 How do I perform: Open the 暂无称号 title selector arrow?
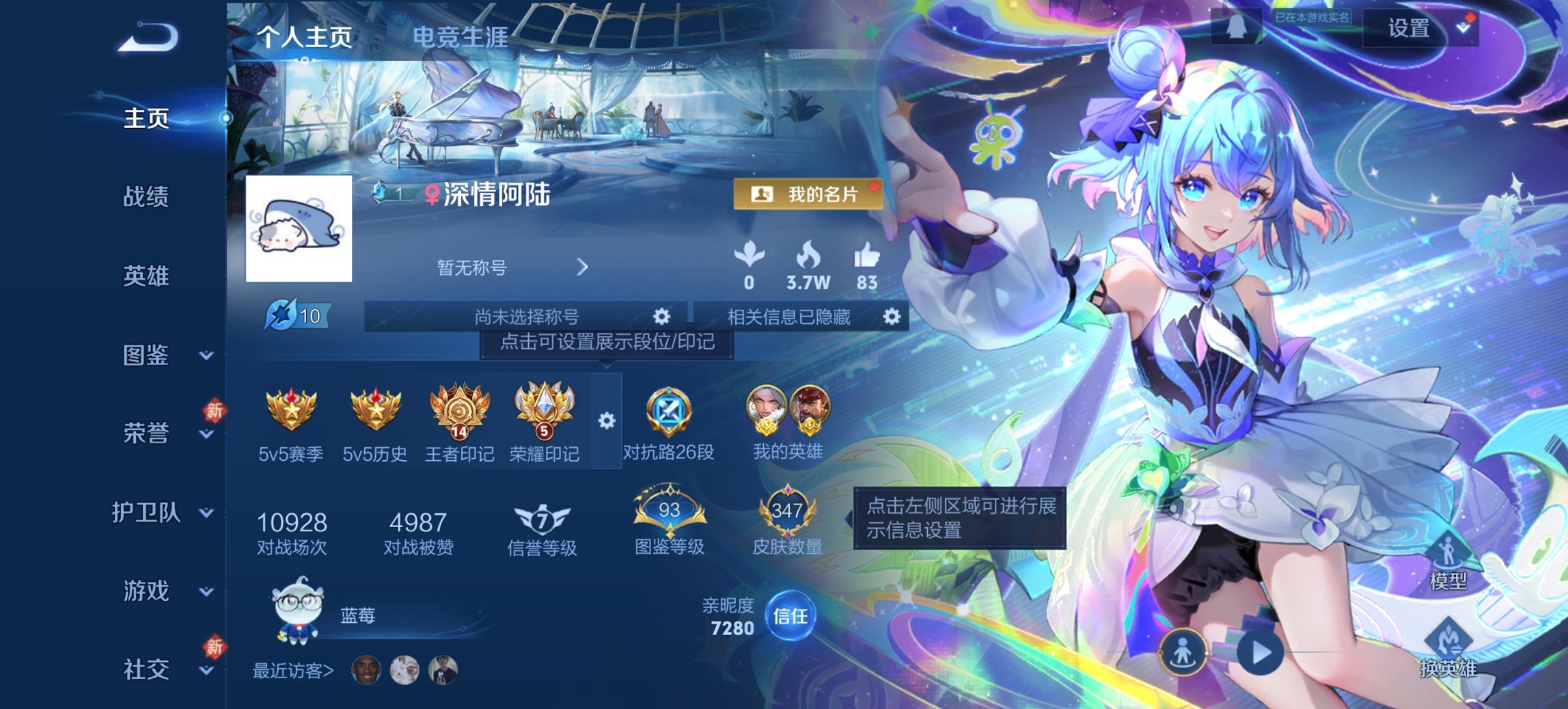(583, 267)
